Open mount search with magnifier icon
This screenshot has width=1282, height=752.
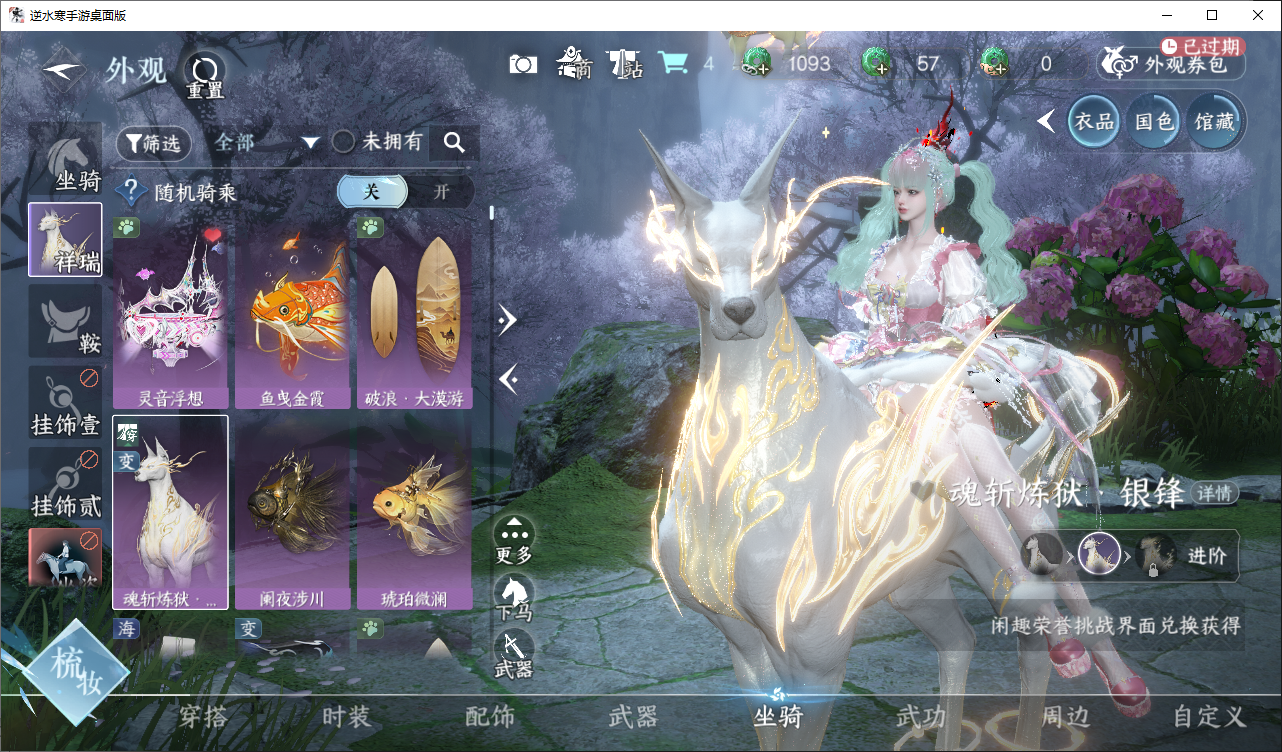click(x=454, y=143)
